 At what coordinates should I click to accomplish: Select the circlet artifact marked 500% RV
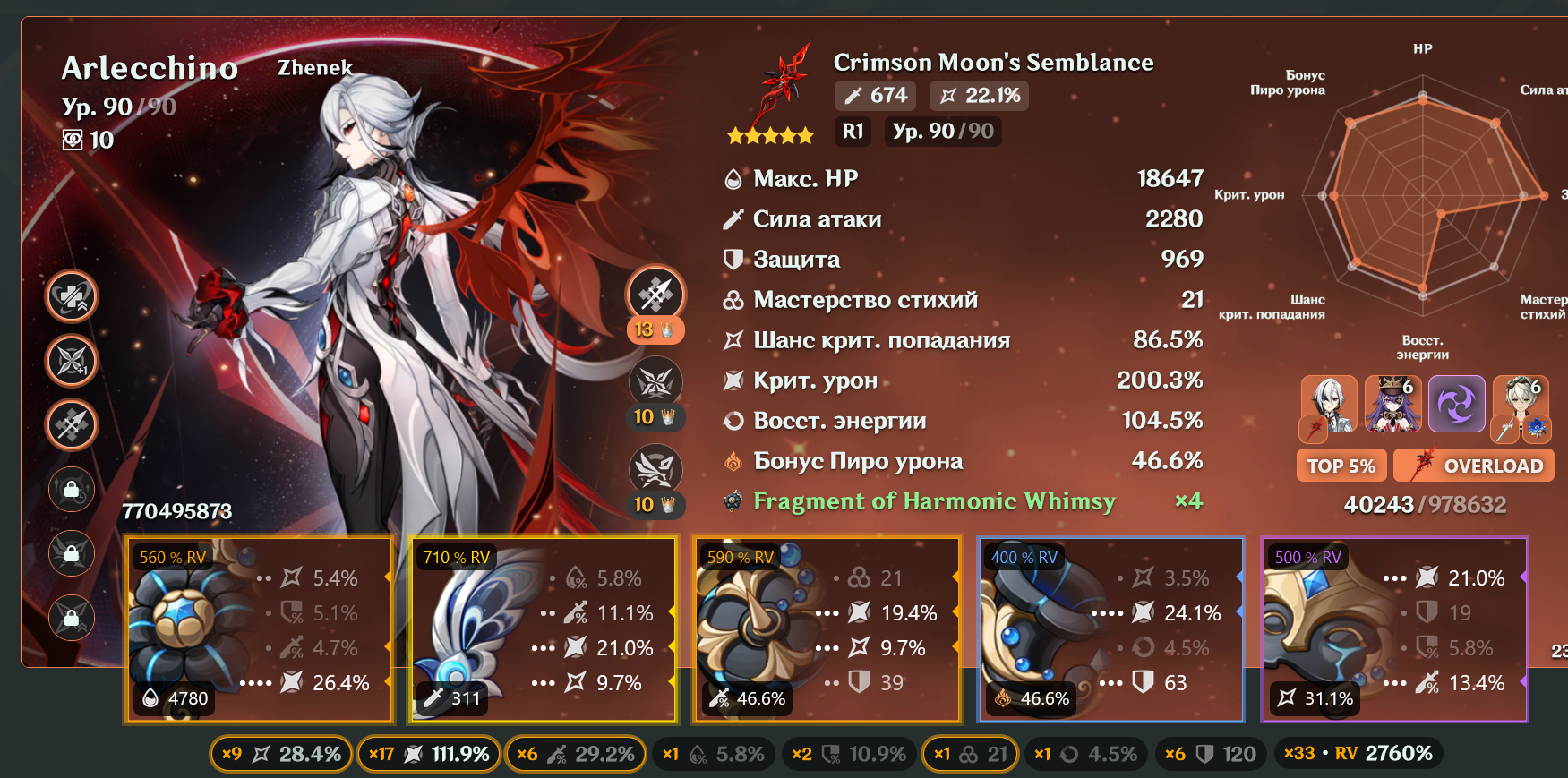click(1394, 629)
